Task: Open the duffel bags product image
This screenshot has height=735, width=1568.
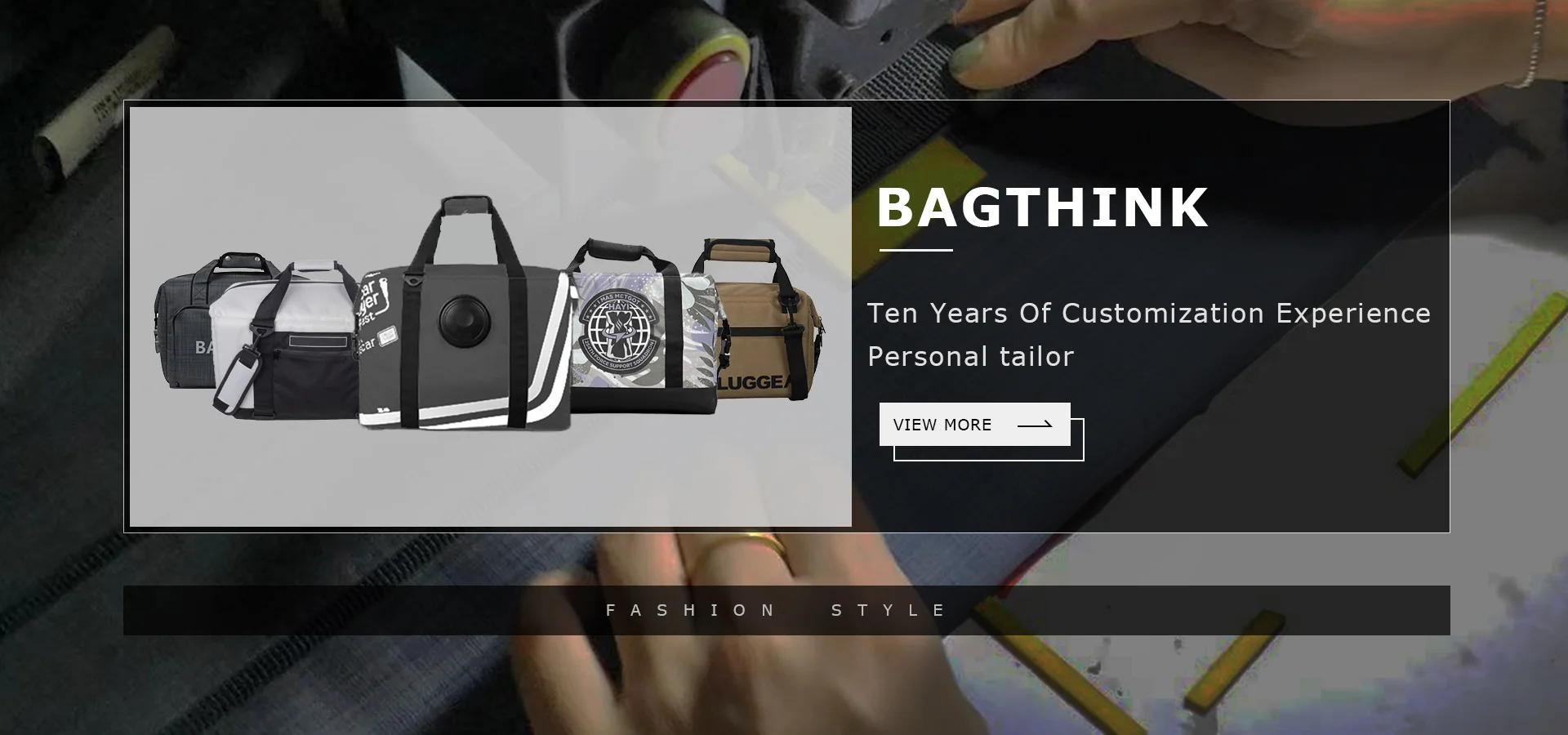Action: click(490, 317)
